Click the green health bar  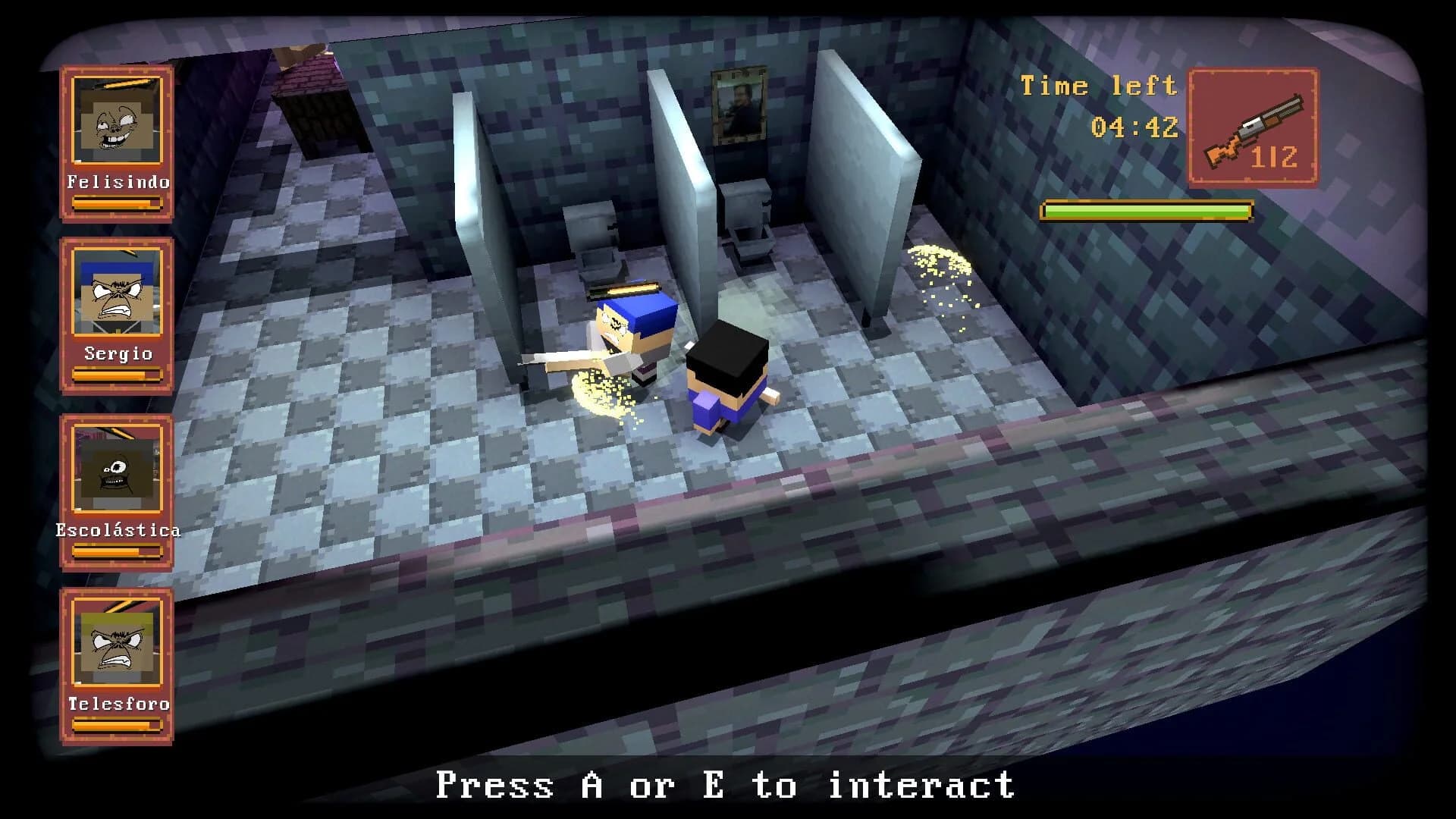point(1147,209)
